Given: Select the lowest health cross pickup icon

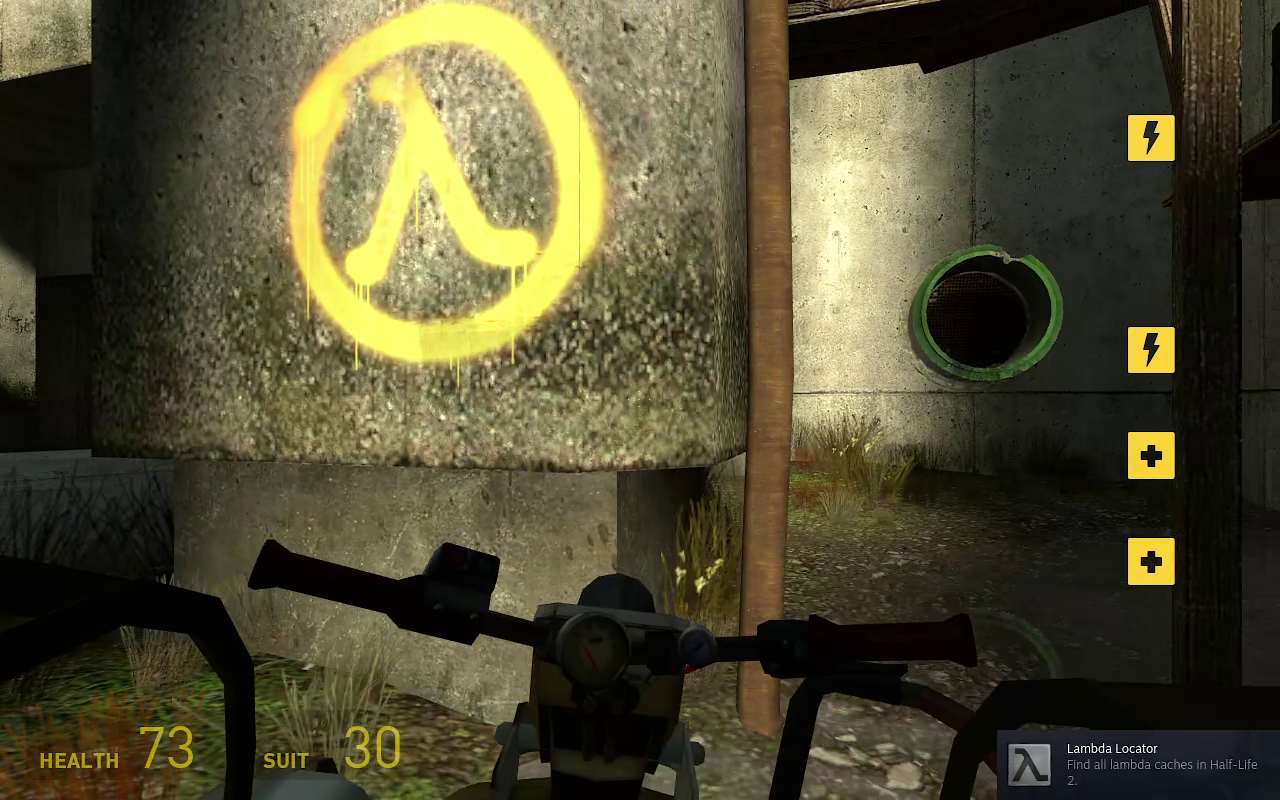Looking at the screenshot, I should point(1151,562).
